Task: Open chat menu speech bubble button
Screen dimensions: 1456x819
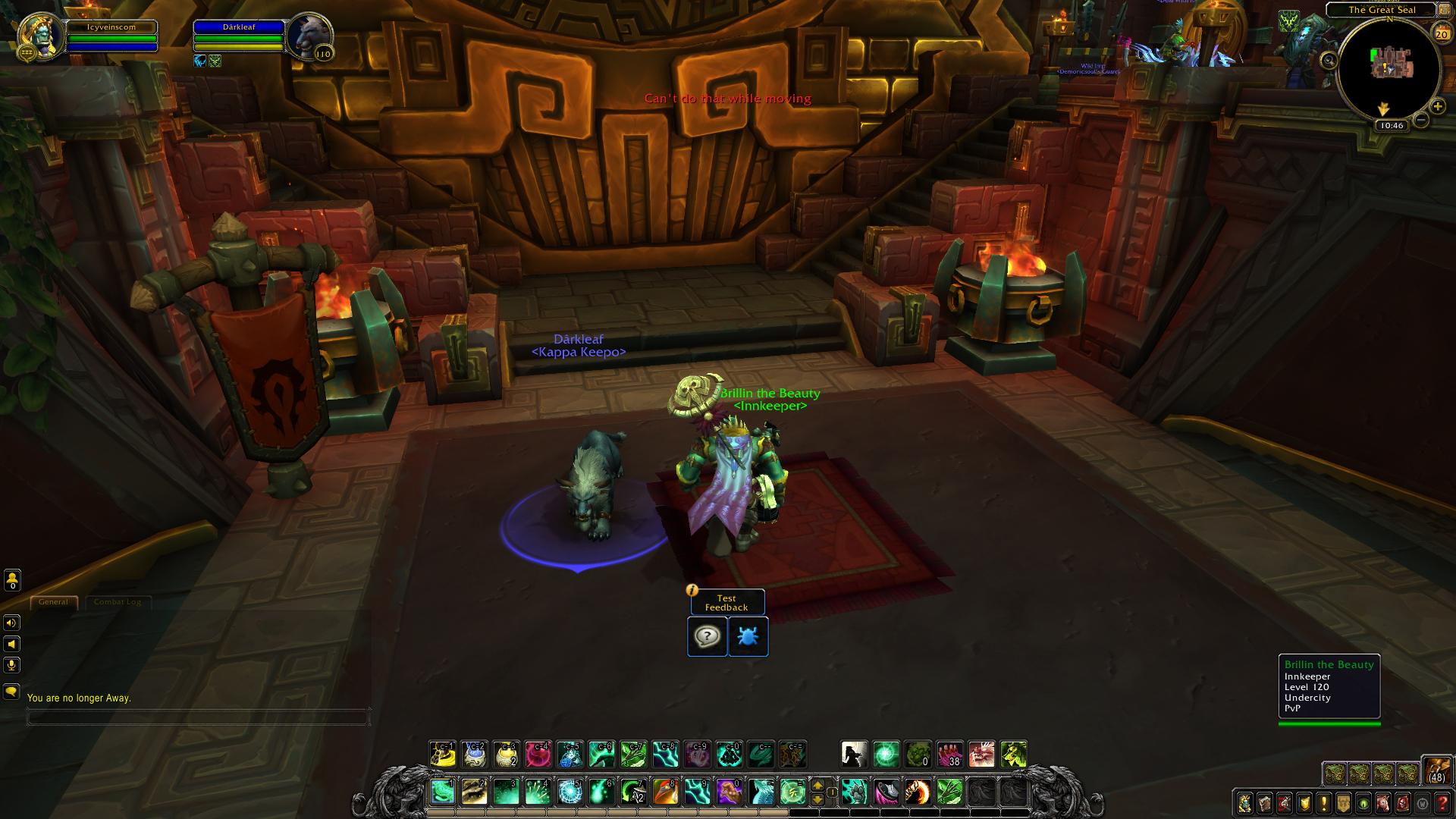Action: pyautogui.click(x=11, y=692)
